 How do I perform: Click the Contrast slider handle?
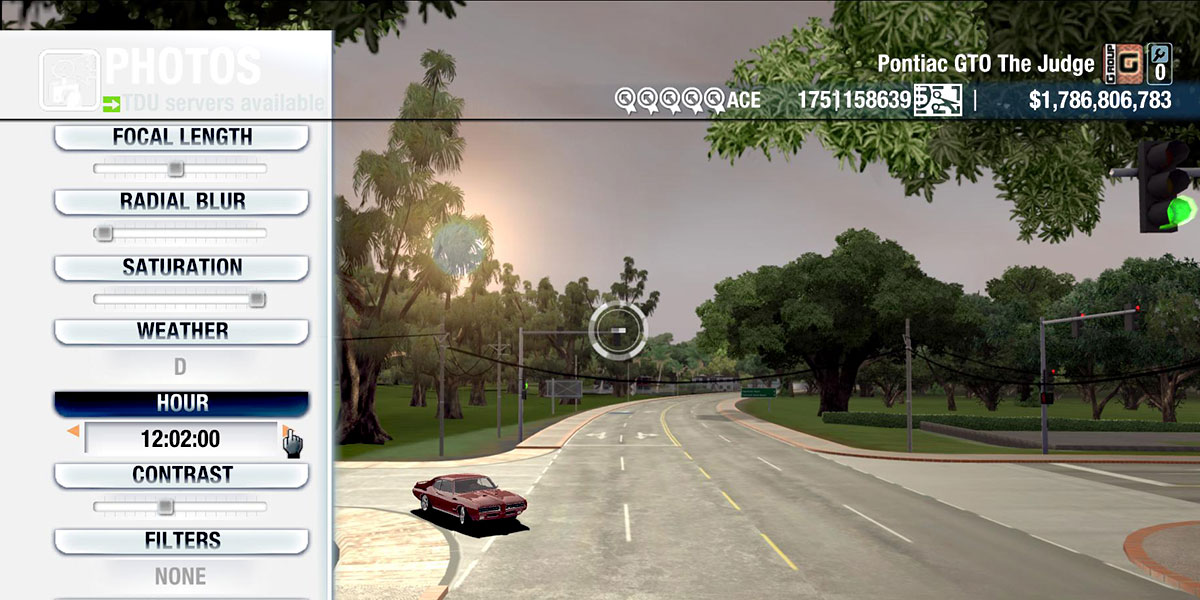pyautogui.click(x=166, y=507)
